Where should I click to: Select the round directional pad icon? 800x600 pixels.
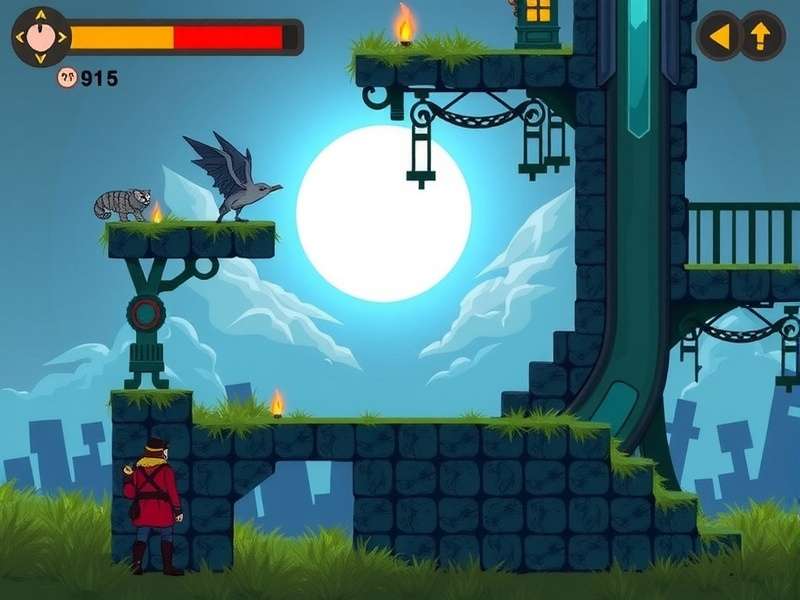tap(40, 37)
